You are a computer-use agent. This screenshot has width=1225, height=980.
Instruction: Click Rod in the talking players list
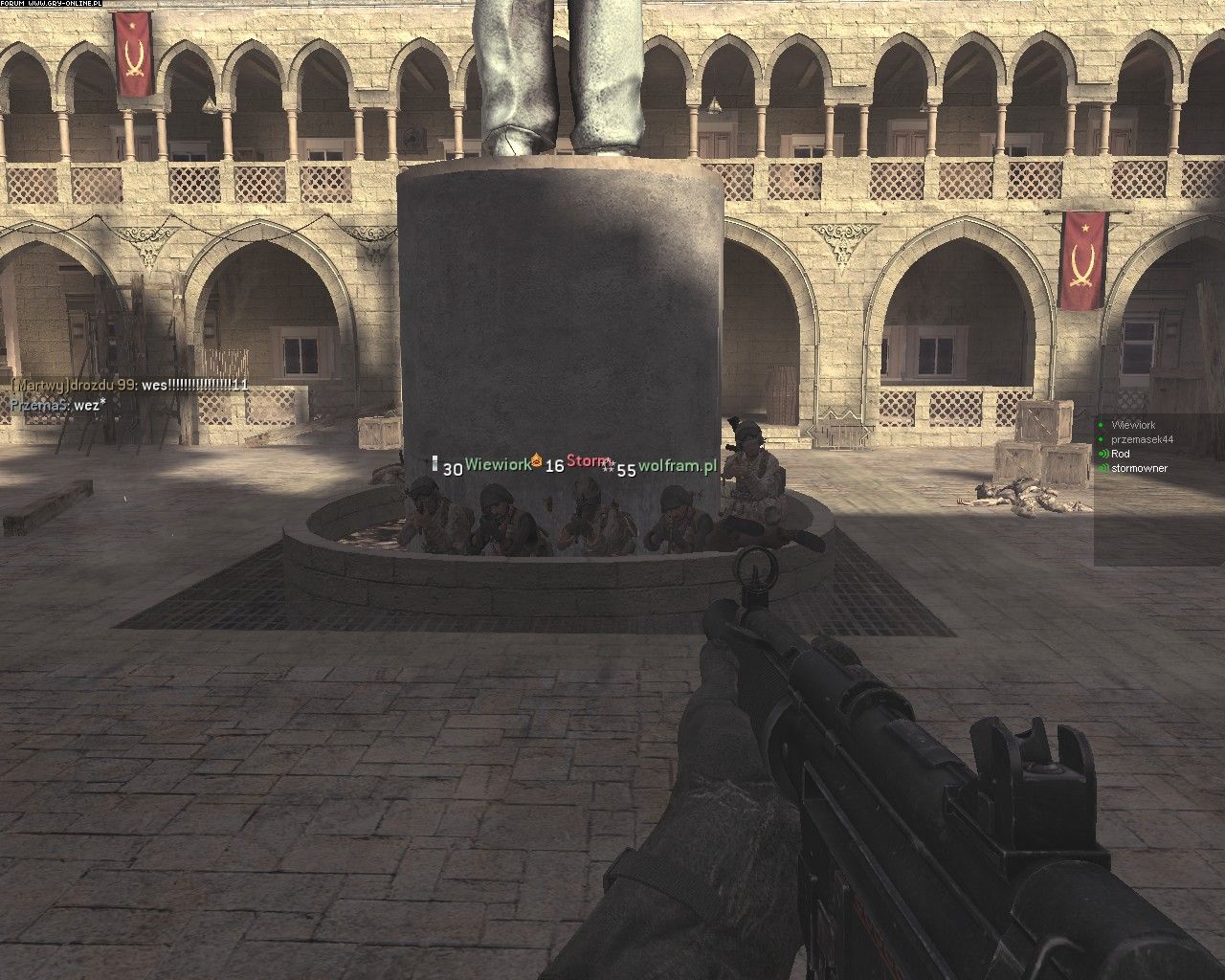[1121, 454]
